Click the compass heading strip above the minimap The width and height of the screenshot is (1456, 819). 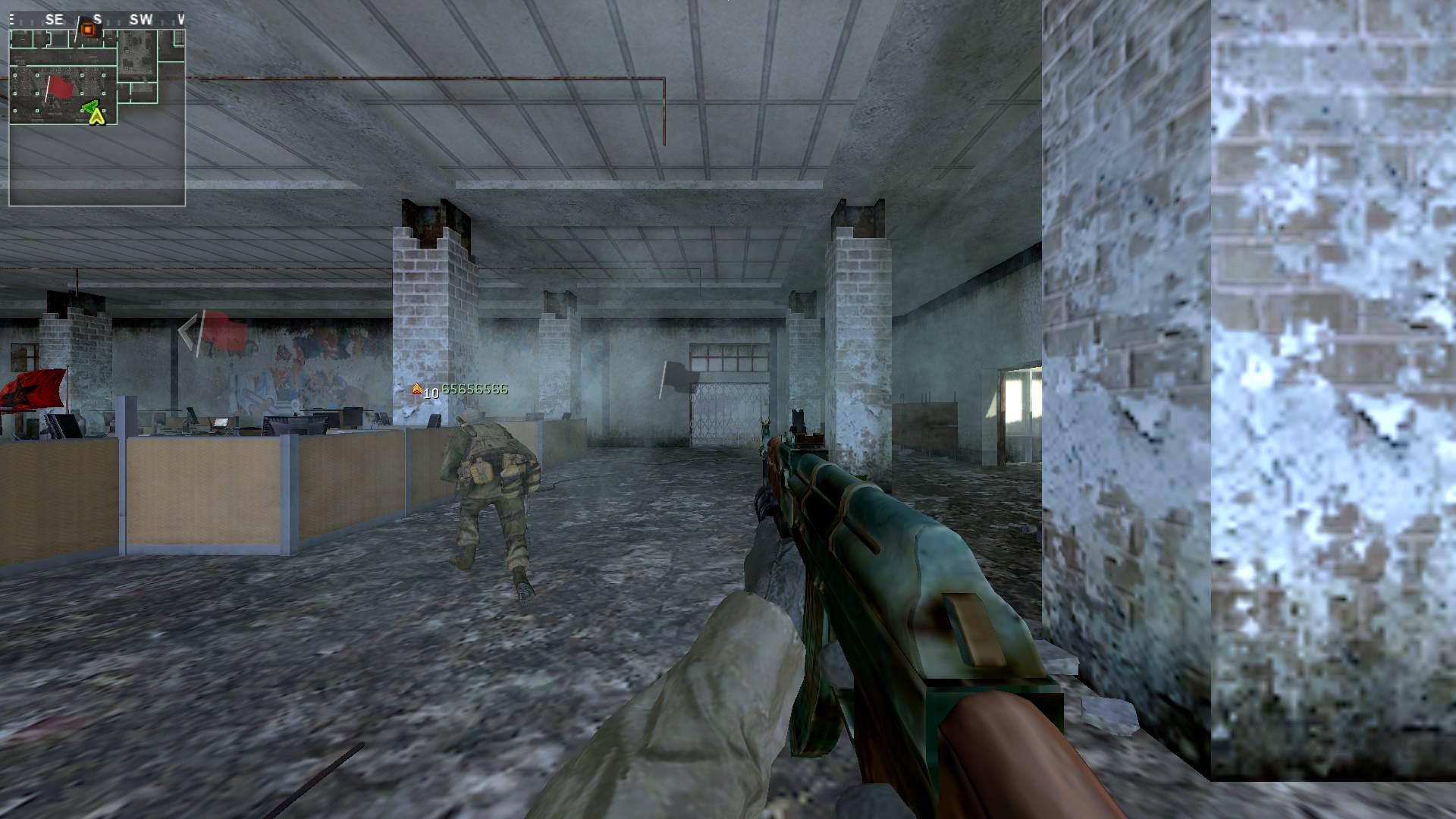(x=97, y=20)
